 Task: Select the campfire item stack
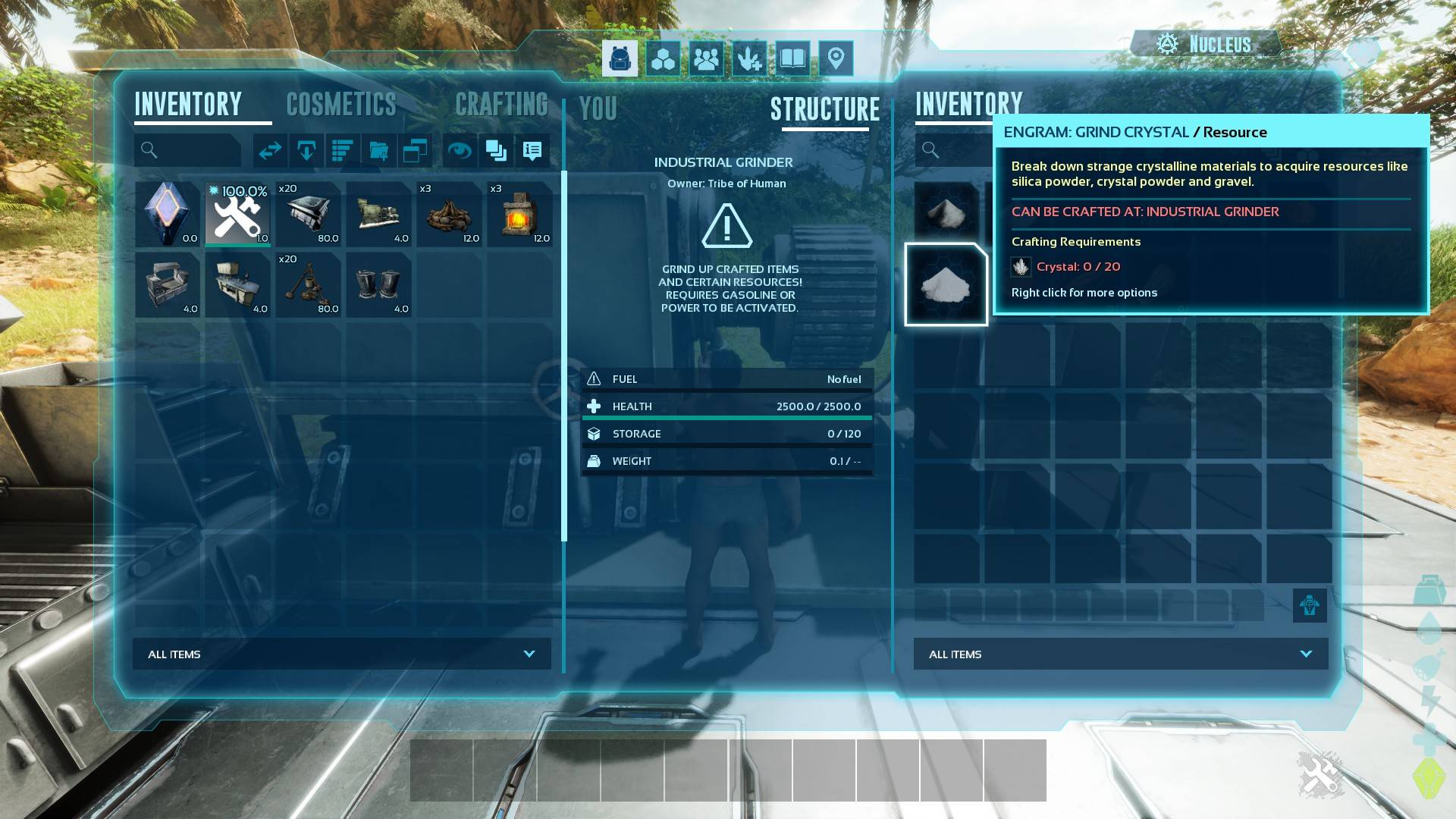450,214
